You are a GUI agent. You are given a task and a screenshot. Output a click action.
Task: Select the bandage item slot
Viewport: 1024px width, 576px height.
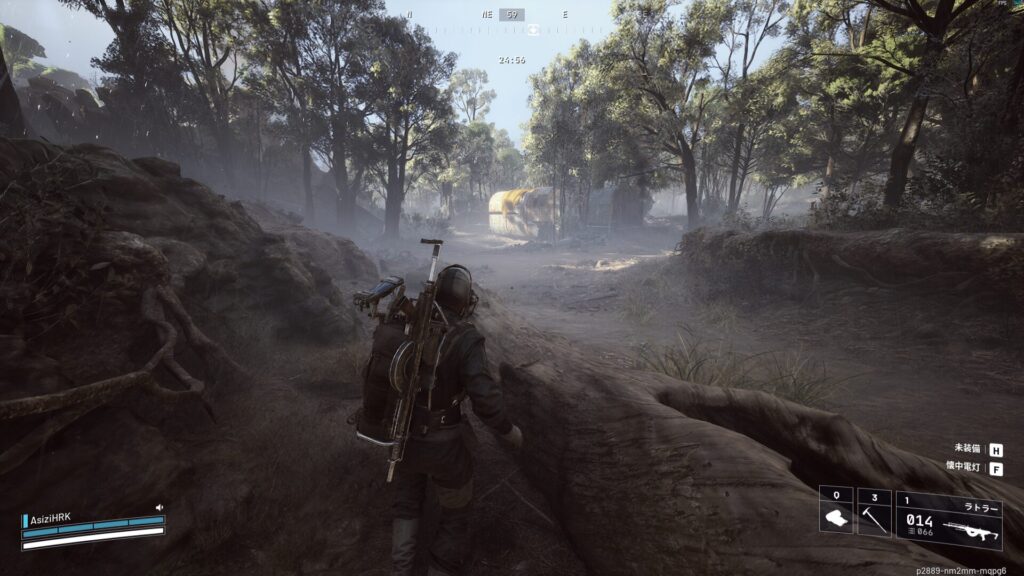pyautogui.click(x=836, y=512)
